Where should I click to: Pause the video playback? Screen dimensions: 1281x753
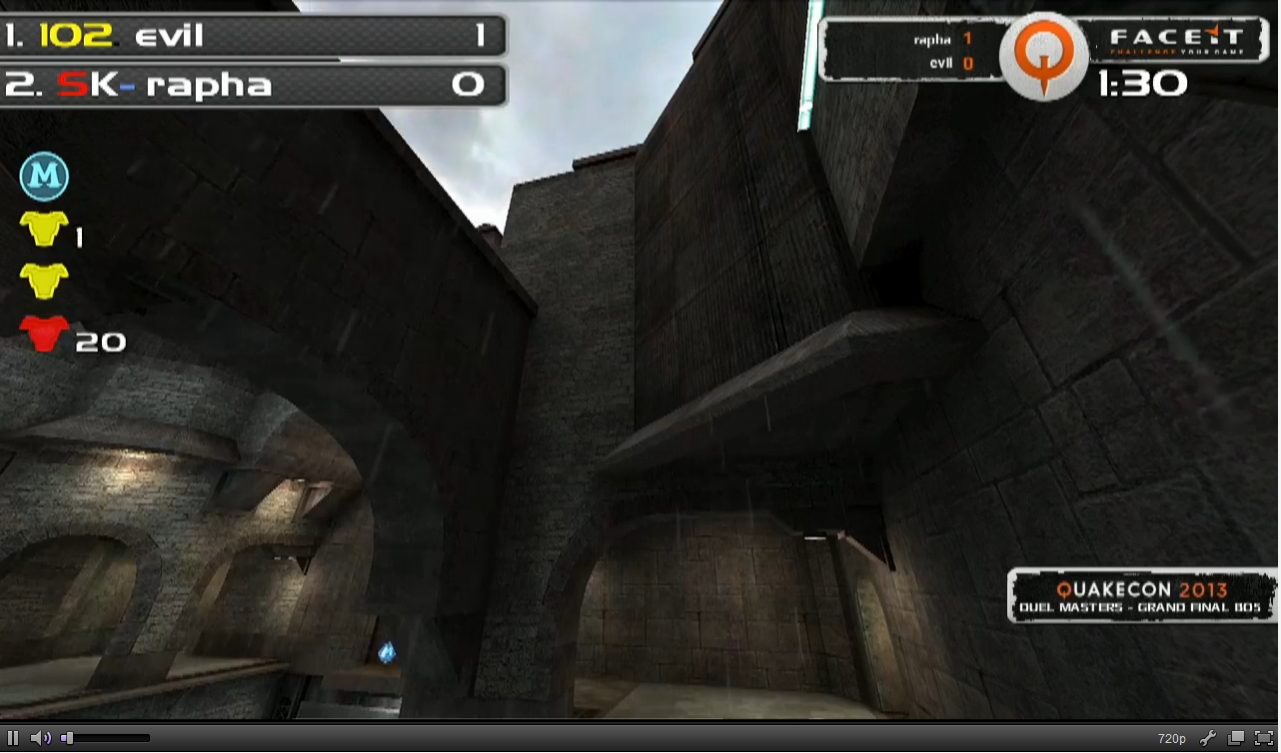[x=13, y=738]
